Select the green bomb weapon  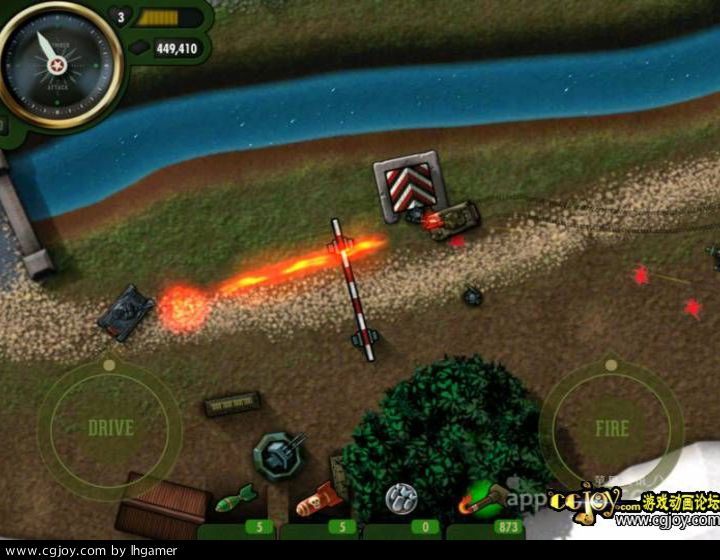click(x=237, y=500)
